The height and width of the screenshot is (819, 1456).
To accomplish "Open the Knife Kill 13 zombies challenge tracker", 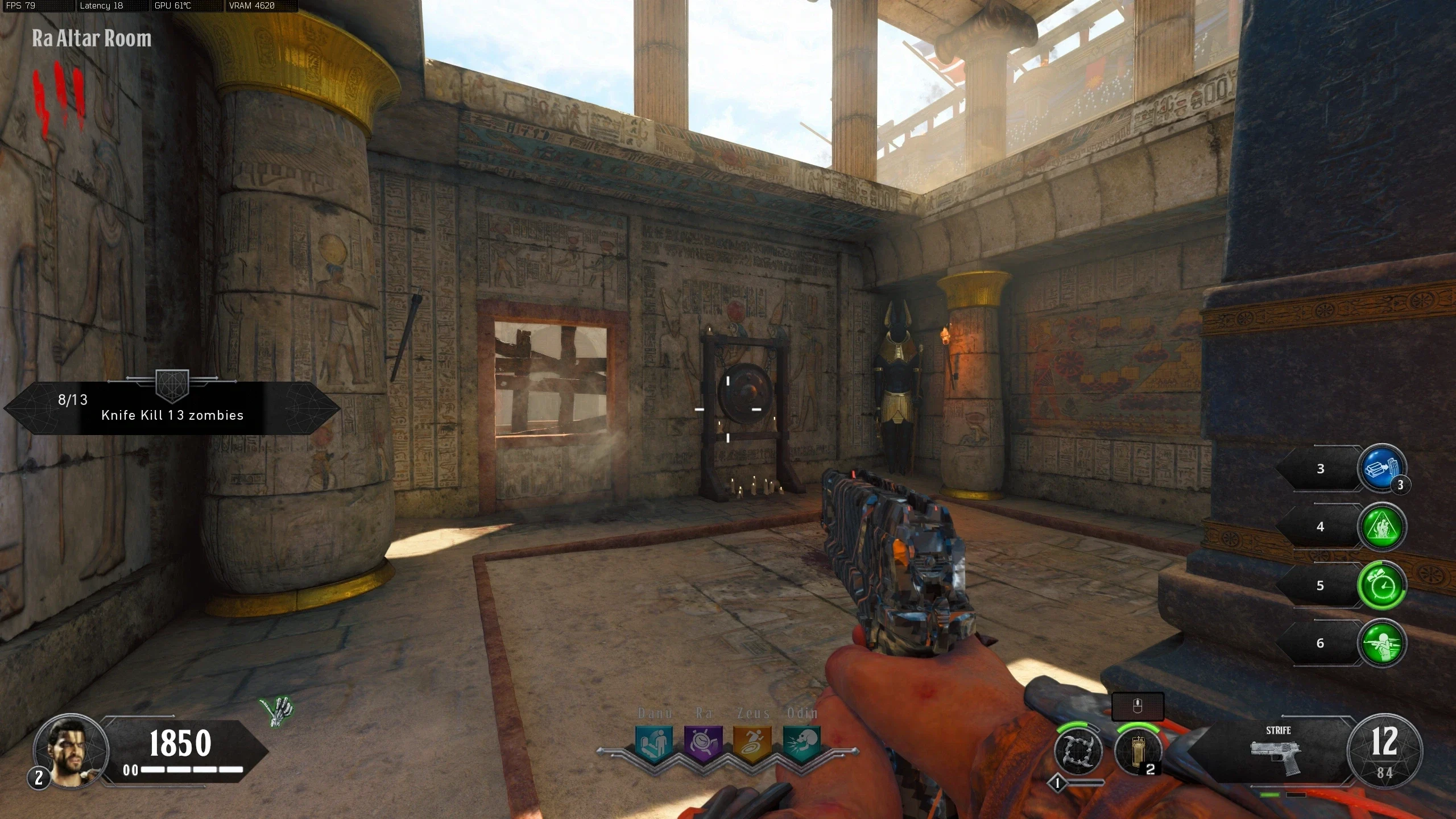I will 172,408.
